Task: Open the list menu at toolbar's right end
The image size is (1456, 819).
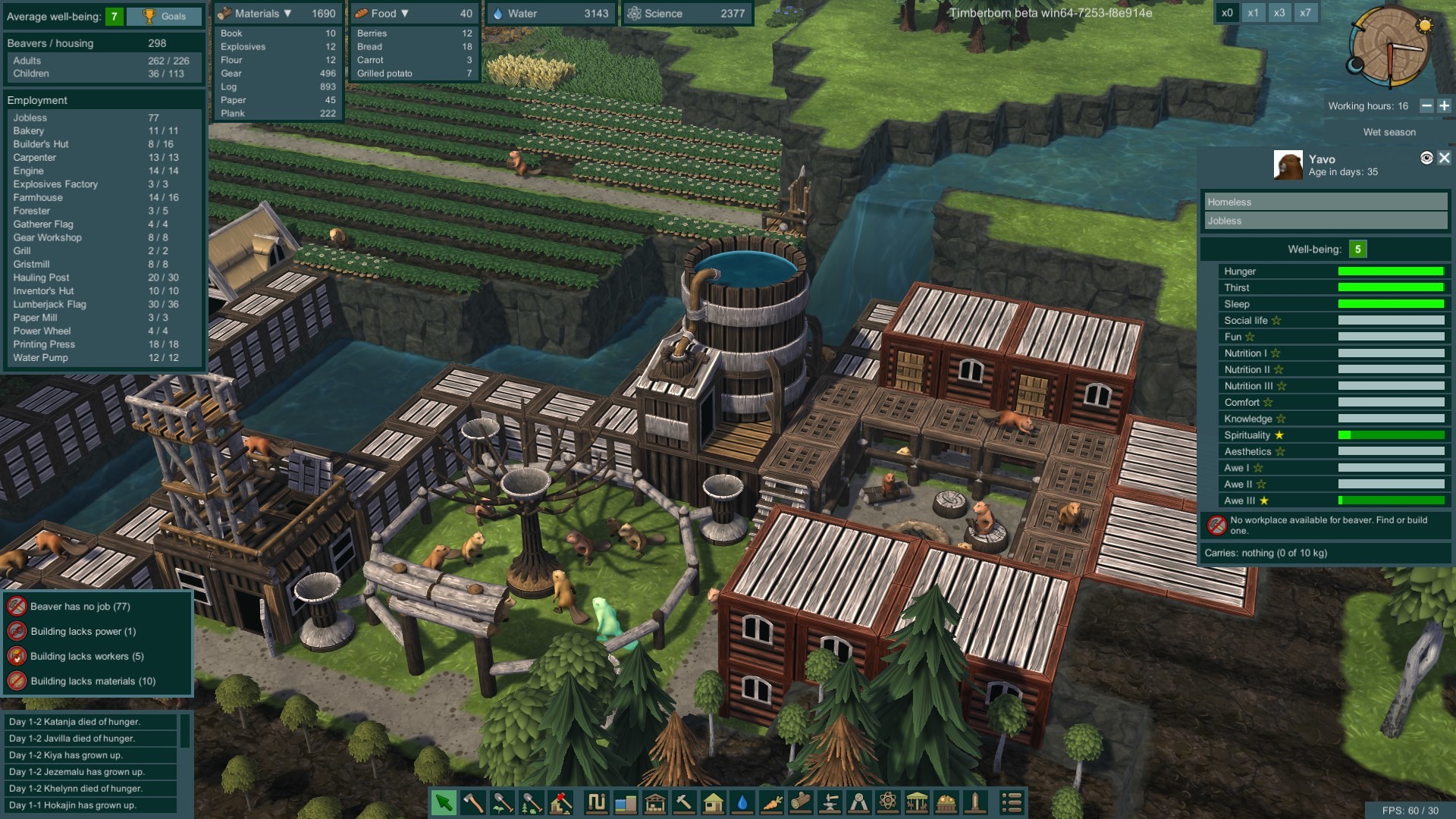Action: [x=1015, y=802]
